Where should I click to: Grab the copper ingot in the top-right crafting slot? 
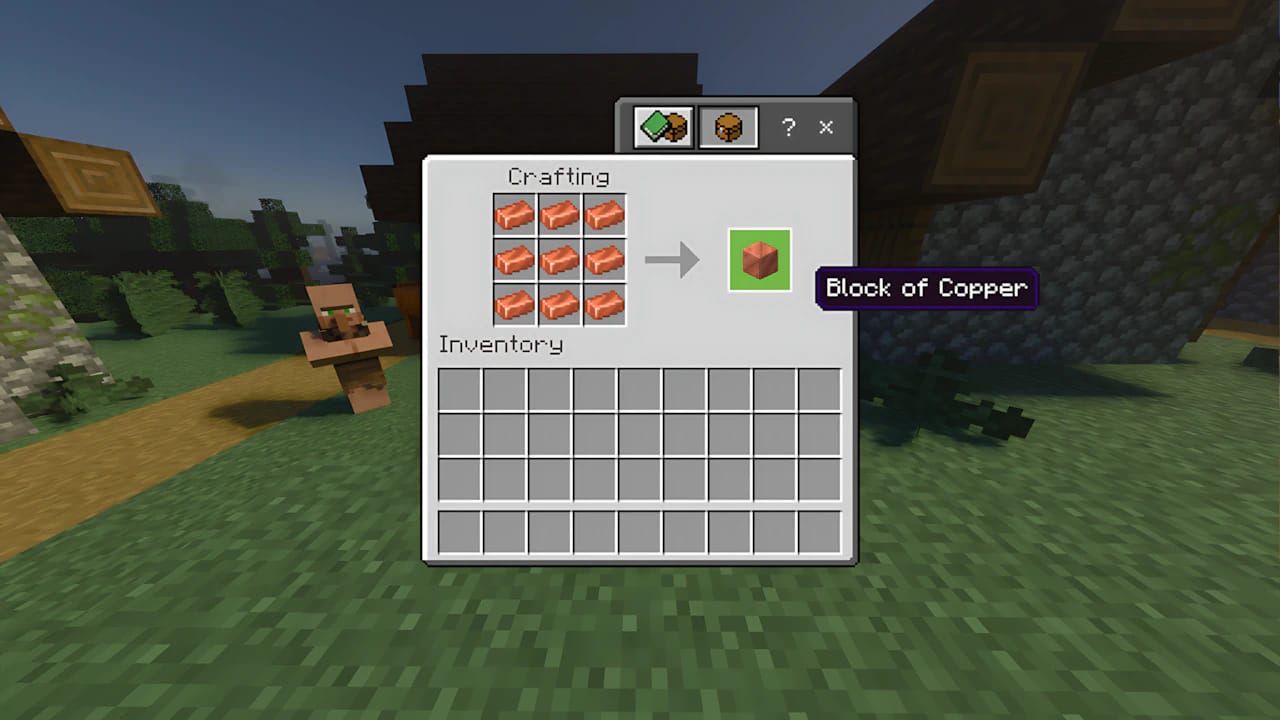(x=605, y=215)
